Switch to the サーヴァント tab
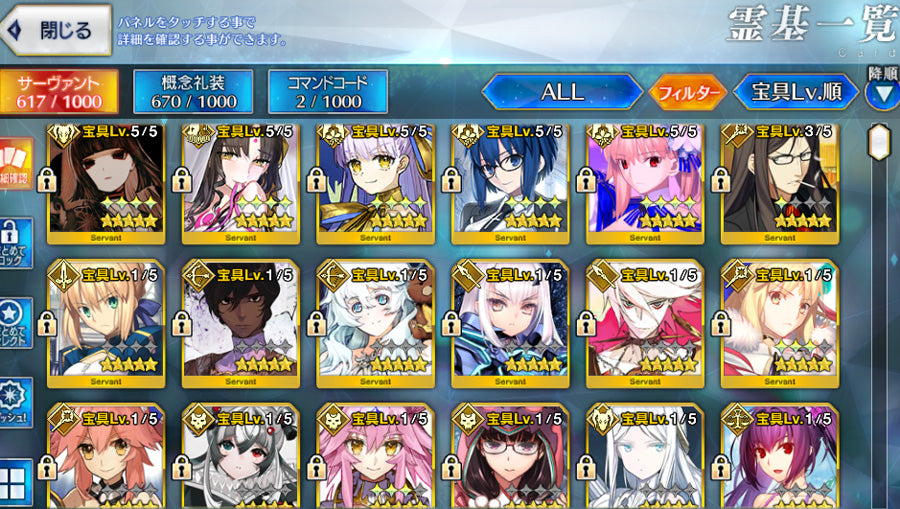This screenshot has height=509, width=900. click(60, 92)
